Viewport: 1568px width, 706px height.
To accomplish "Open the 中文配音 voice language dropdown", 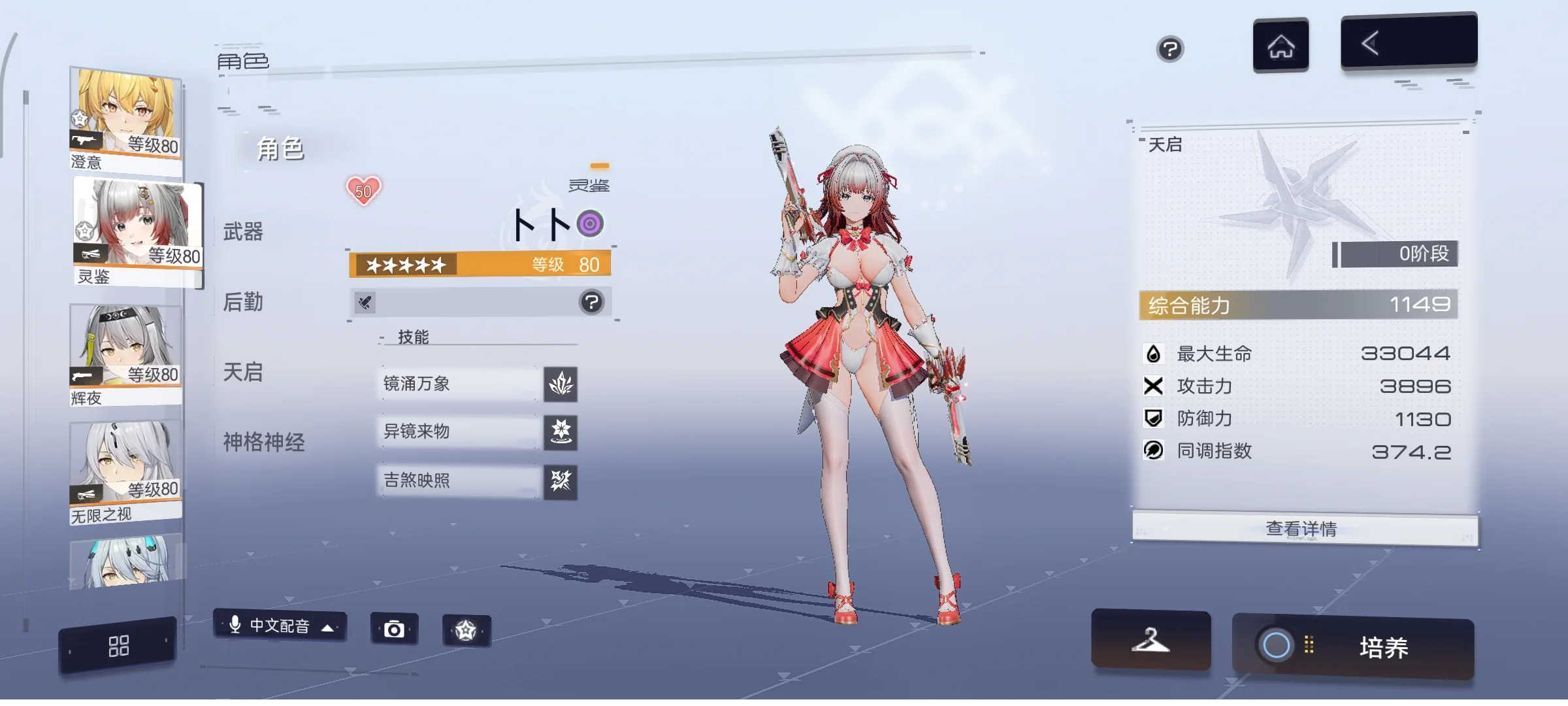I will (280, 626).
